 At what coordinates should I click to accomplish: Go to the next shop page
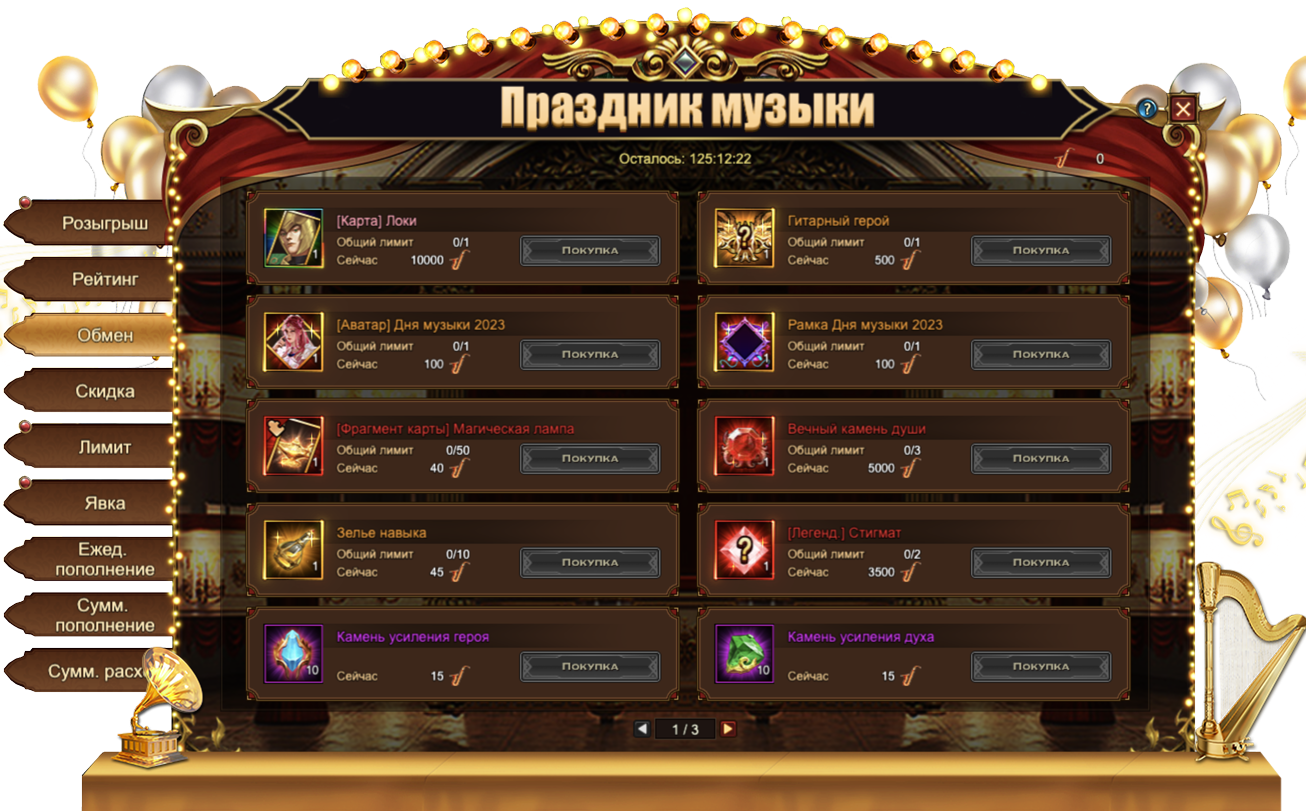tap(728, 730)
